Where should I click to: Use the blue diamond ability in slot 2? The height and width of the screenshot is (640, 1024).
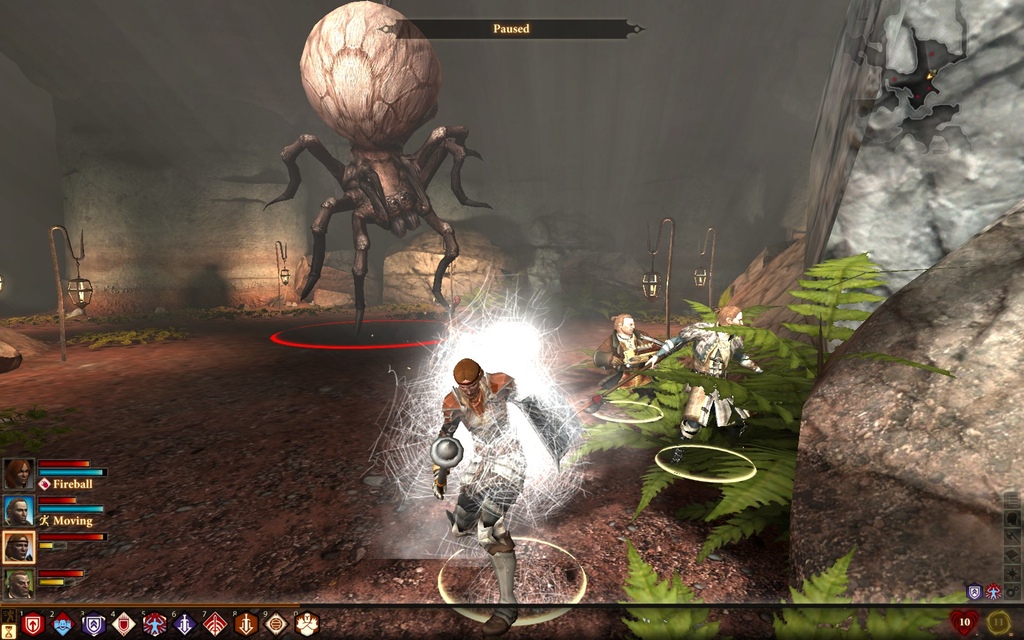coord(63,624)
